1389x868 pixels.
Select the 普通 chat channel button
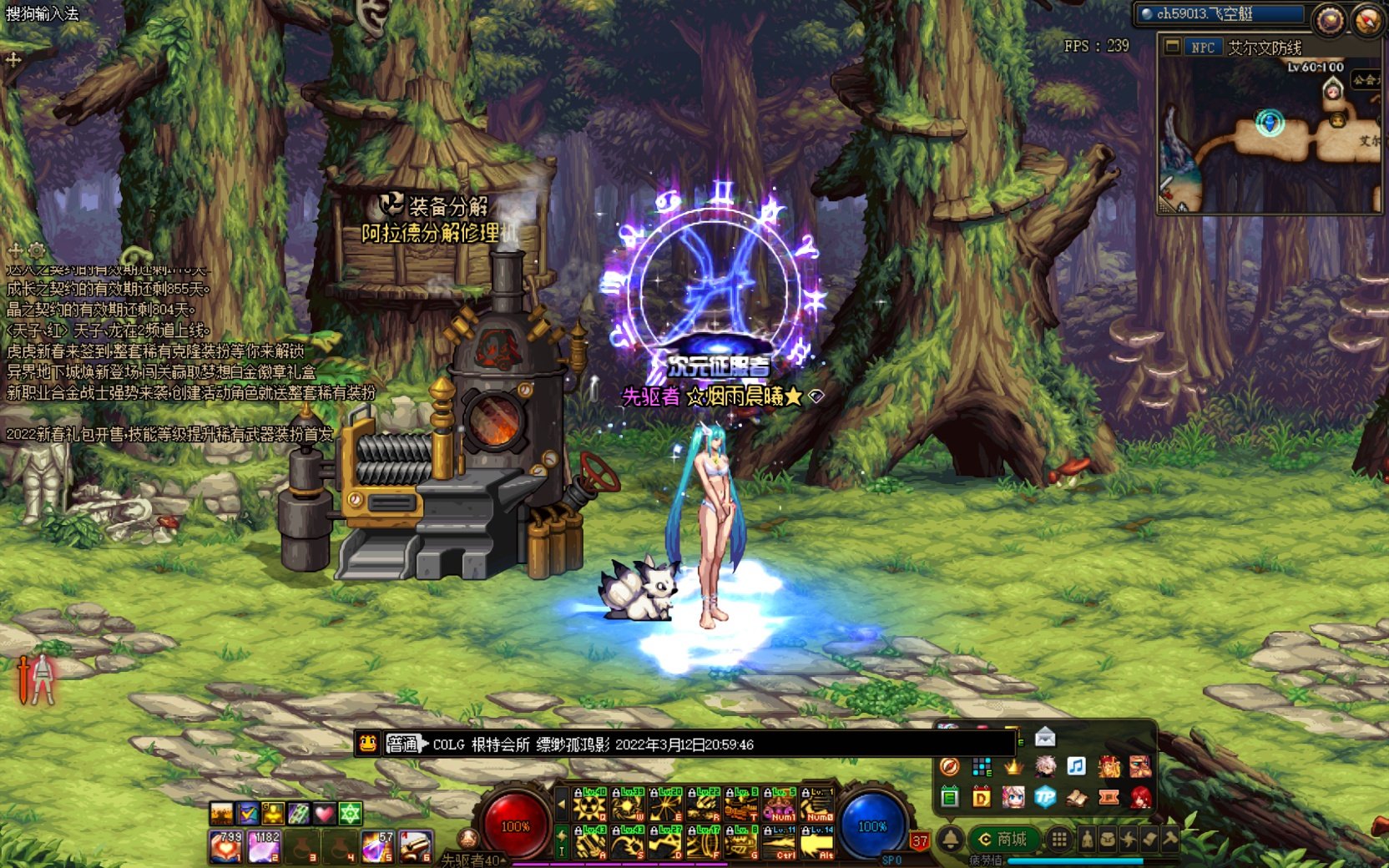pyautogui.click(x=403, y=744)
